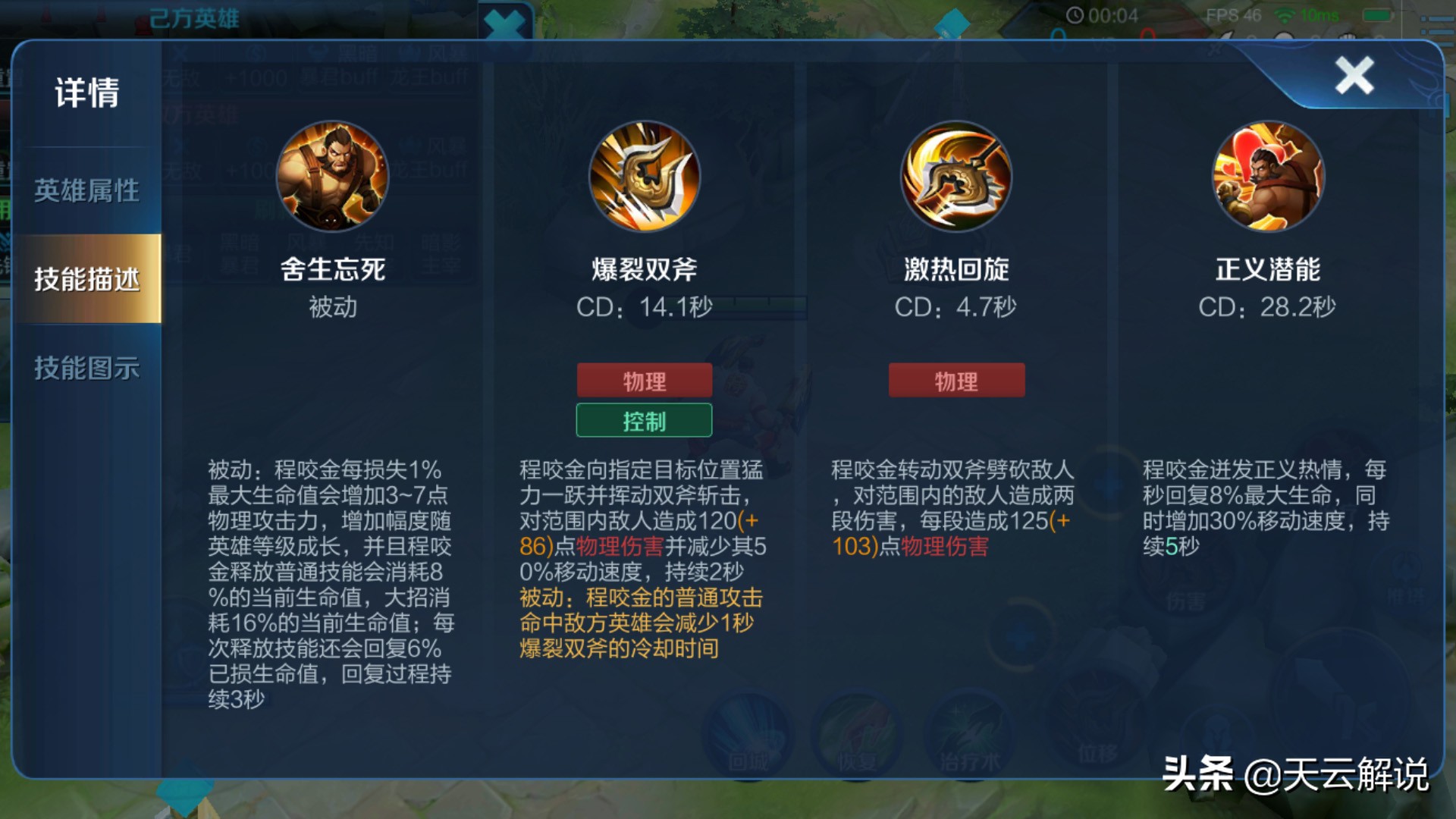Click the 物理 tag under 激热回旋

[x=956, y=380]
